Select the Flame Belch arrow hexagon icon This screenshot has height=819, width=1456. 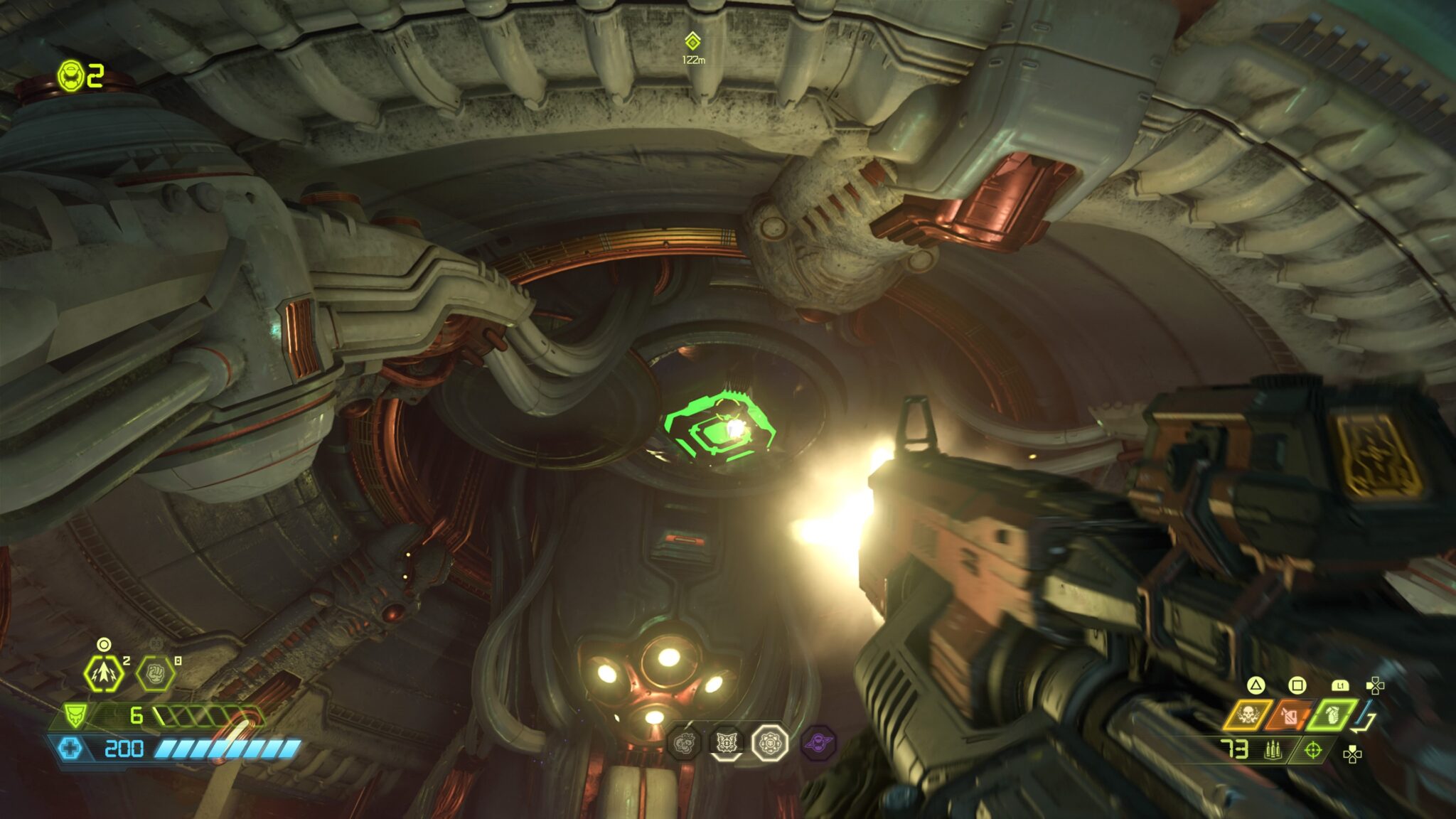click(x=103, y=673)
